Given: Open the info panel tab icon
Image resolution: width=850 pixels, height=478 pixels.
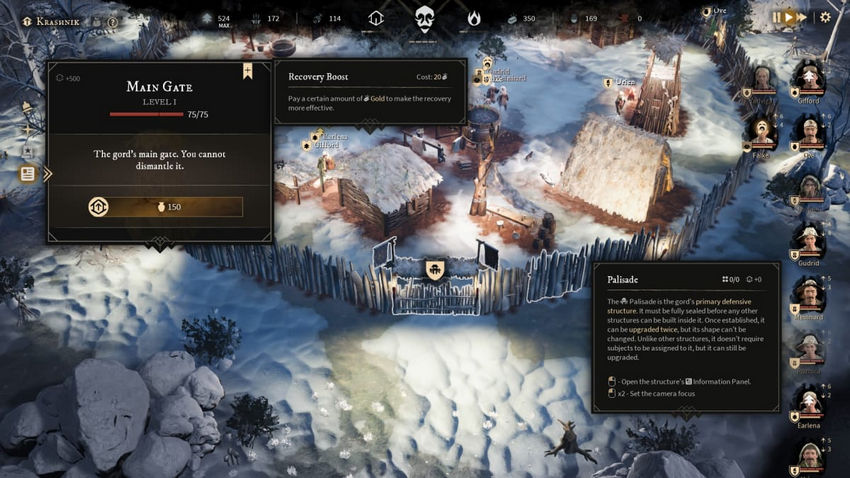Looking at the screenshot, I should tap(28, 174).
